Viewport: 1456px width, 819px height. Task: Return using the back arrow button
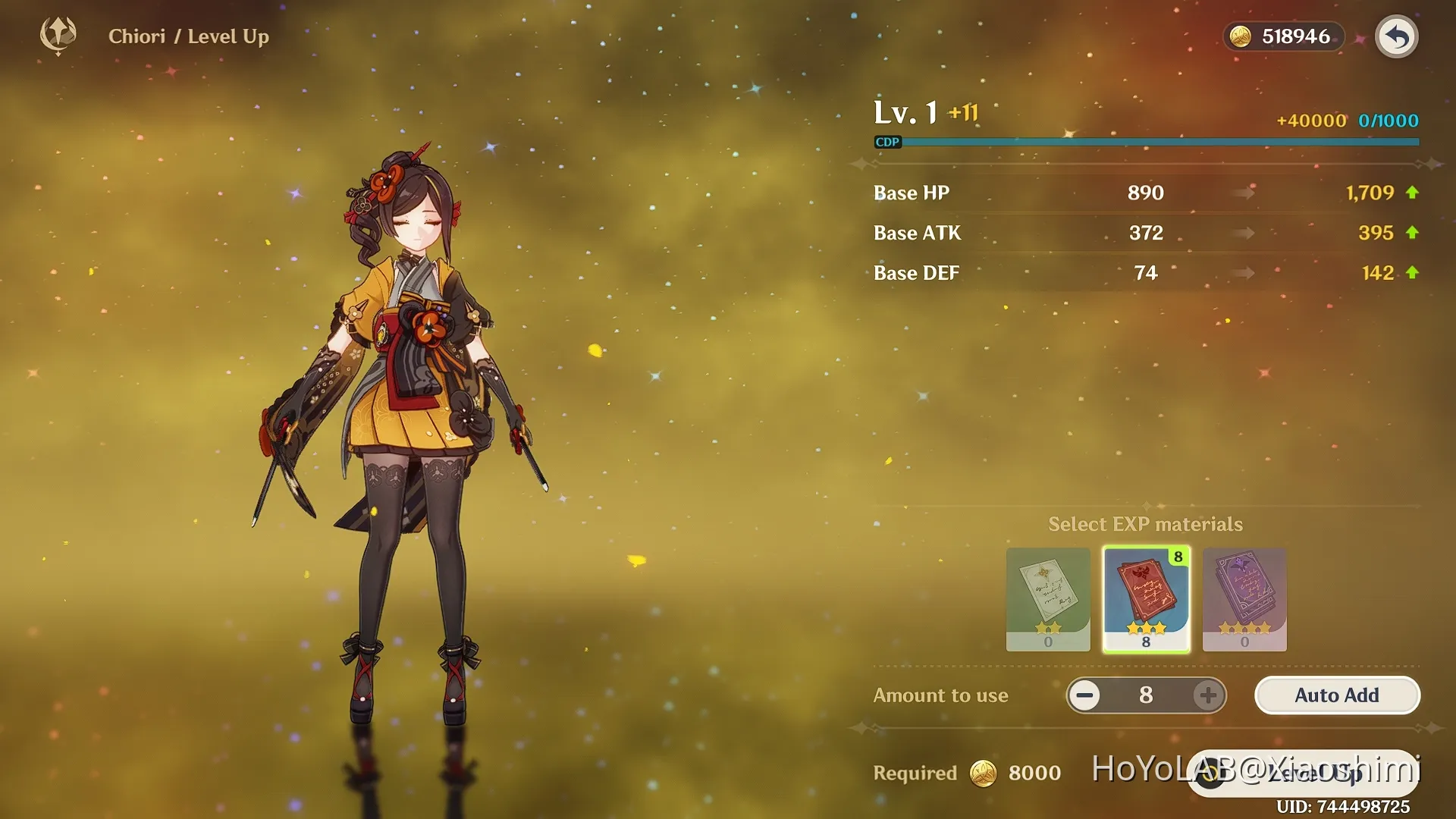[x=1396, y=36]
